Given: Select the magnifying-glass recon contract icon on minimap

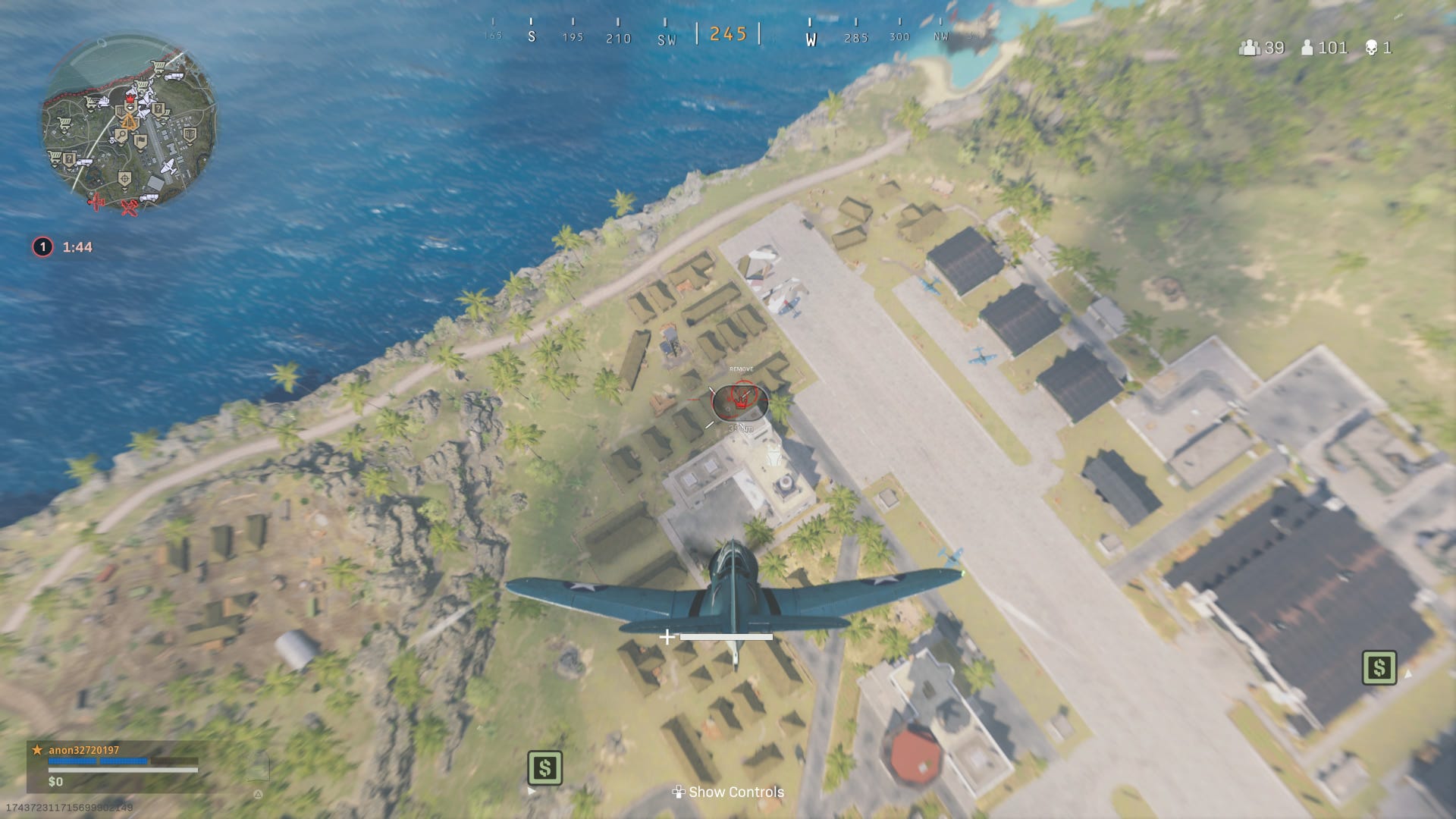Looking at the screenshot, I should (121, 135).
